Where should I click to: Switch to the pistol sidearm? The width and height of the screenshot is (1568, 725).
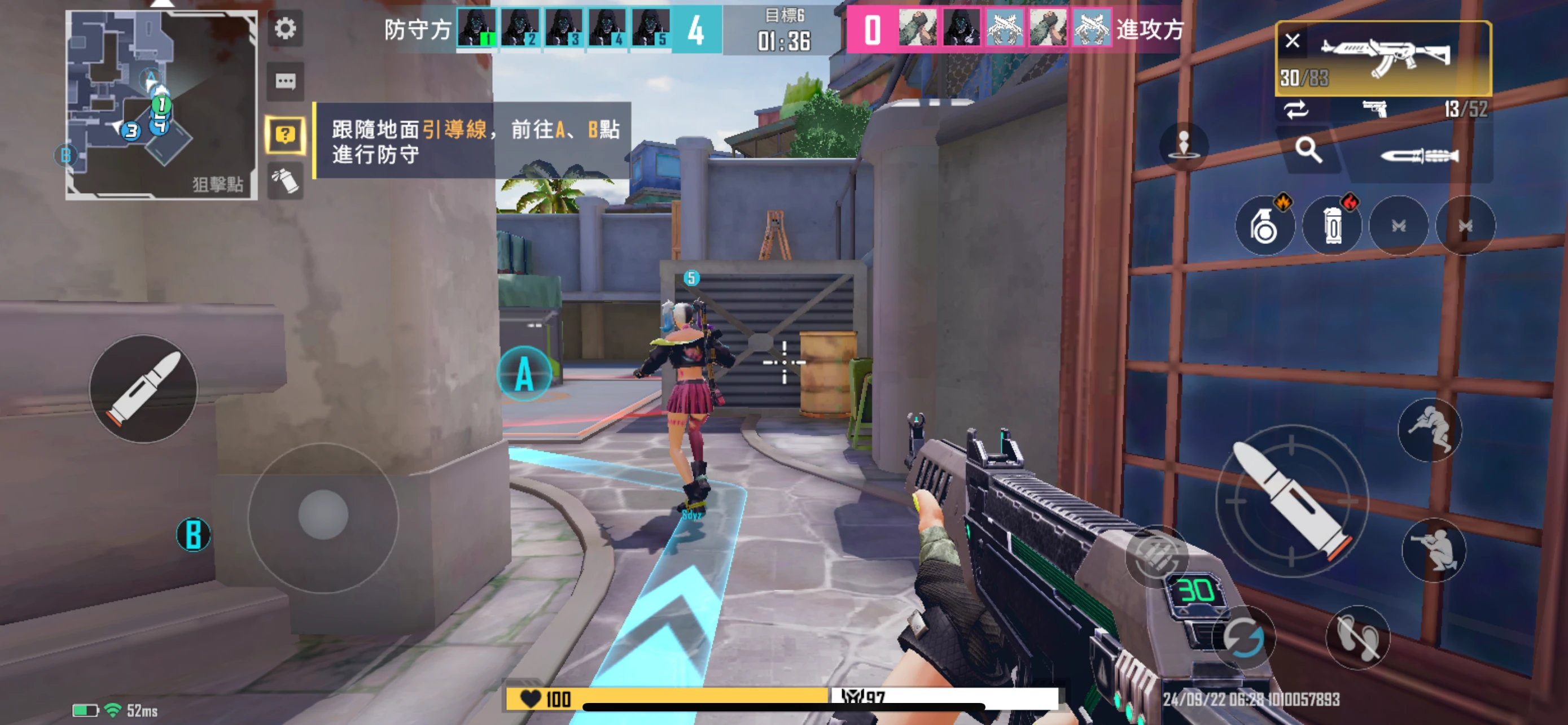(1376, 109)
